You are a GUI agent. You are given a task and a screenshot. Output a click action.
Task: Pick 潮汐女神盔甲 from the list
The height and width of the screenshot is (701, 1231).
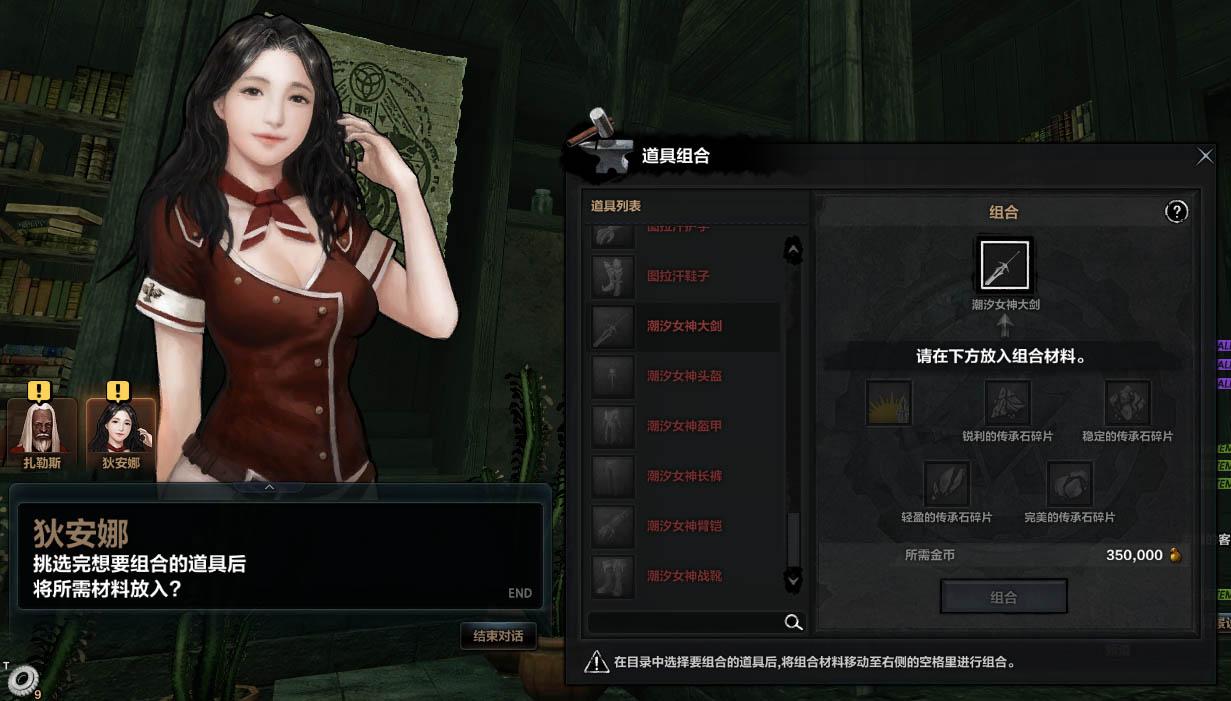[684, 426]
